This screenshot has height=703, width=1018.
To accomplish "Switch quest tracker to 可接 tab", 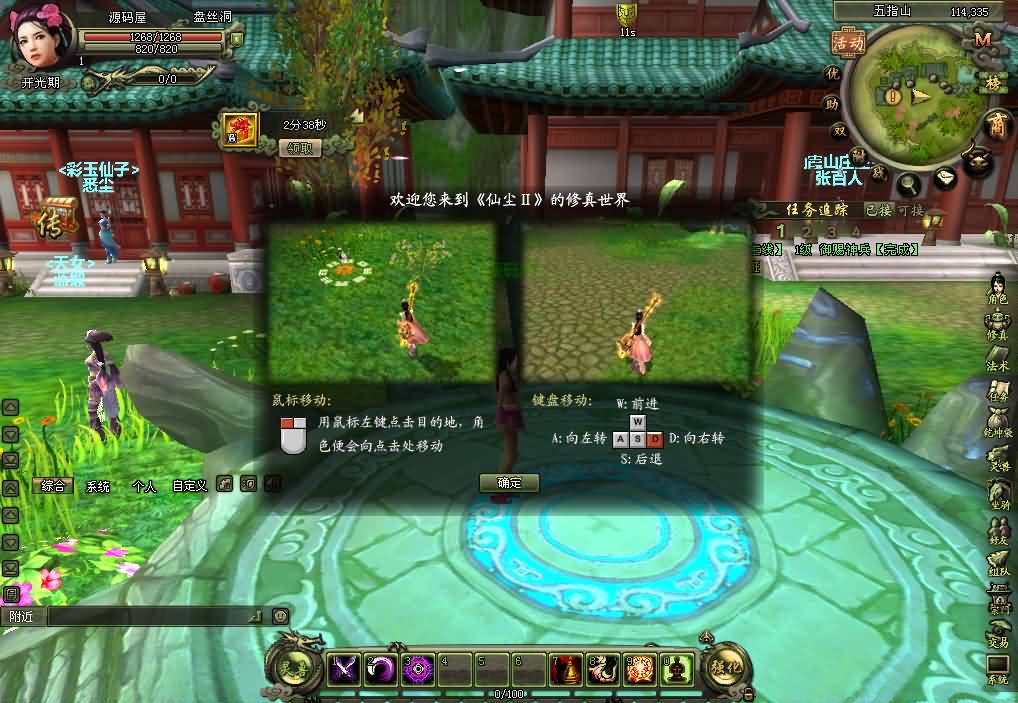I will point(910,210).
